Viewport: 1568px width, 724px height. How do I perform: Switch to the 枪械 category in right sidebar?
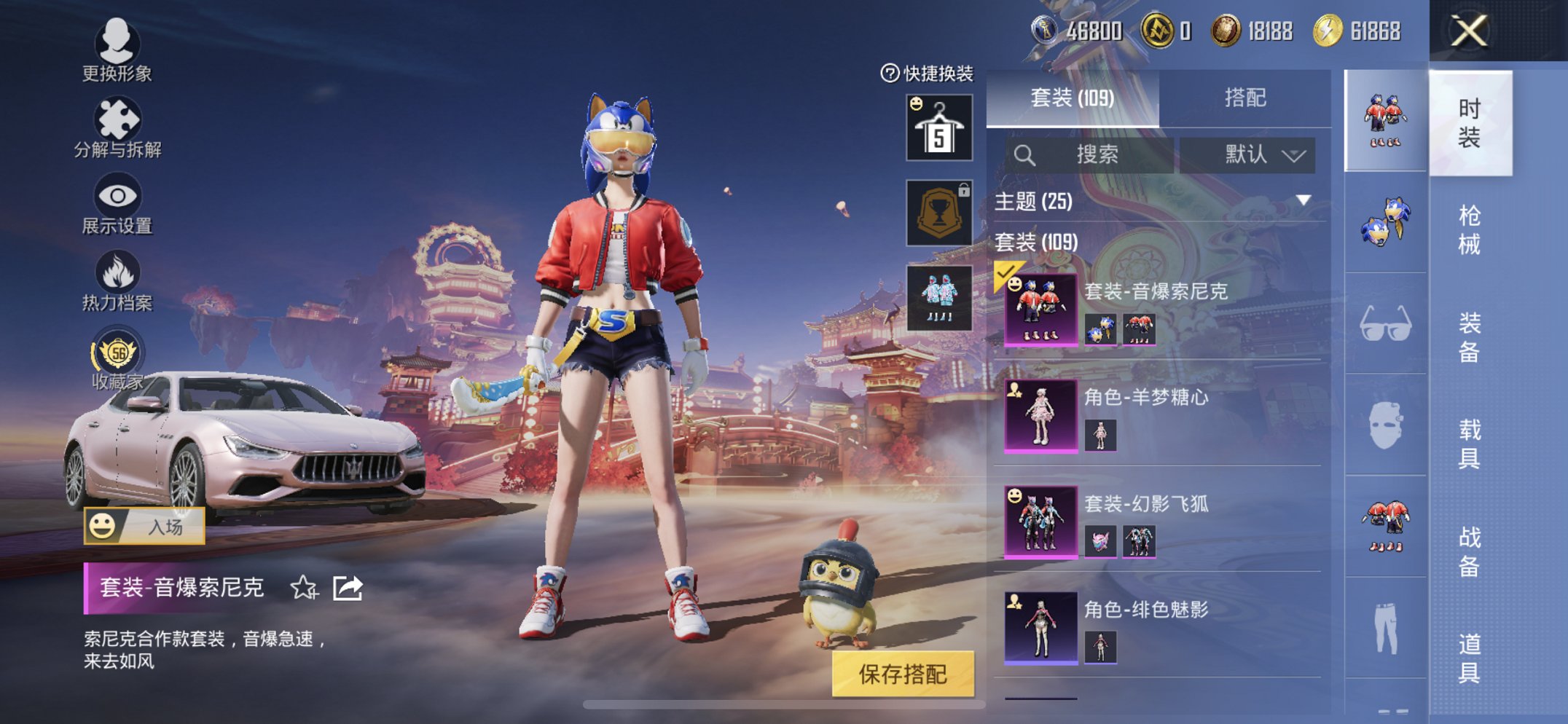pyautogui.click(x=1470, y=228)
